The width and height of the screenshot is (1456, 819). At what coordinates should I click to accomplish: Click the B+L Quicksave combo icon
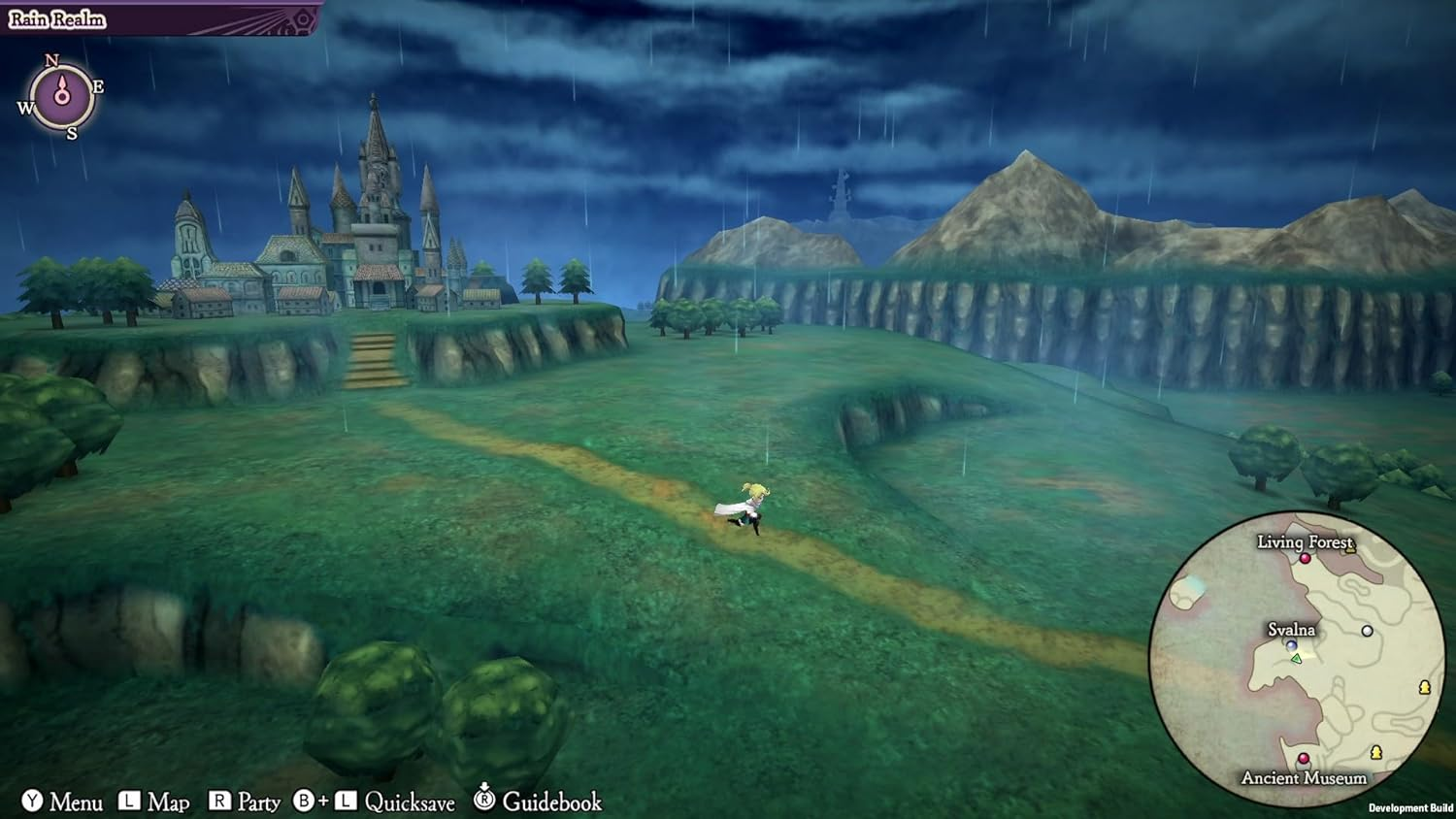pos(325,799)
